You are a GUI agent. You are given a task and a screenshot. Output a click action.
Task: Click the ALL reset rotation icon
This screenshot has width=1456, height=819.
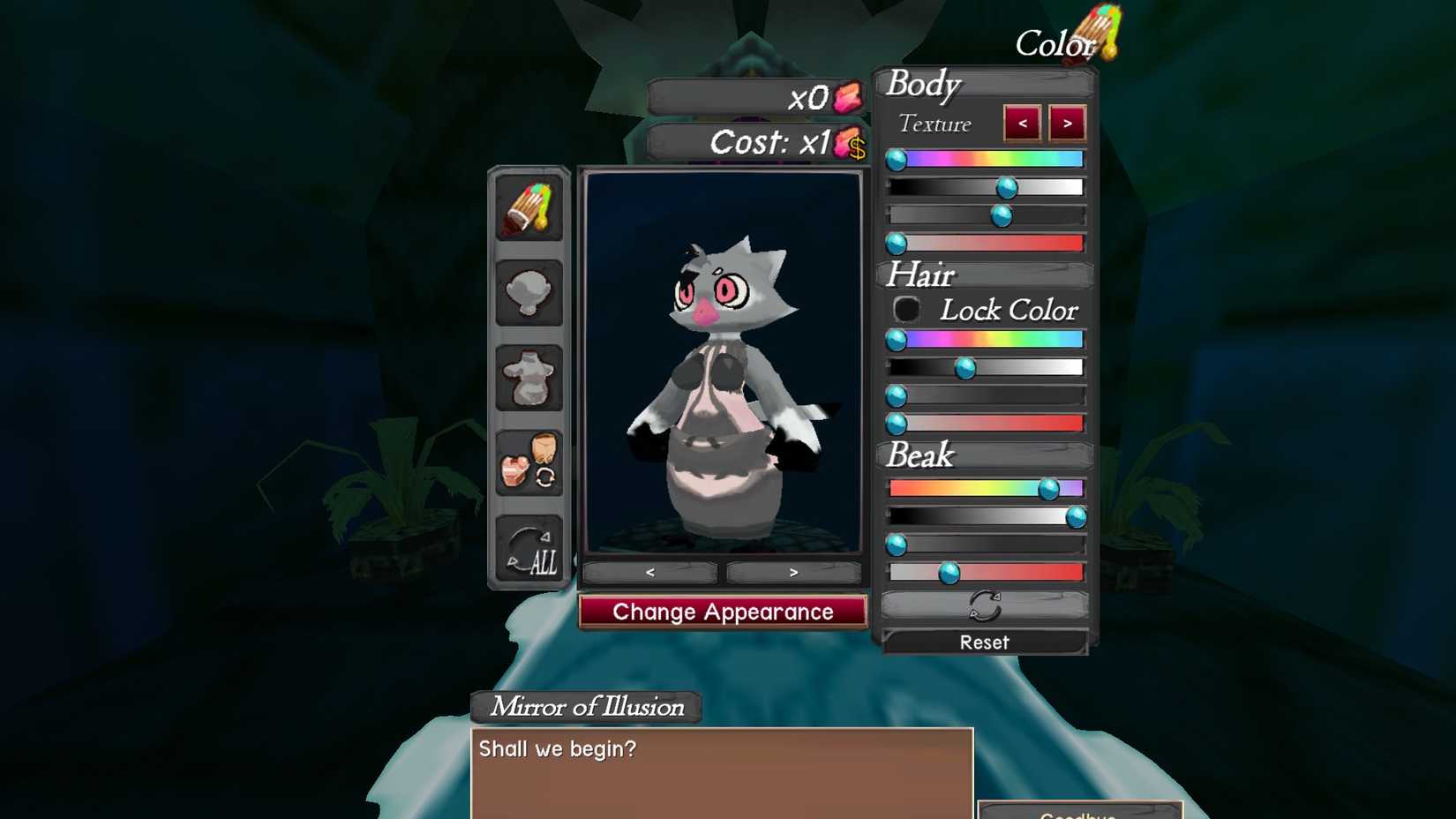529,550
